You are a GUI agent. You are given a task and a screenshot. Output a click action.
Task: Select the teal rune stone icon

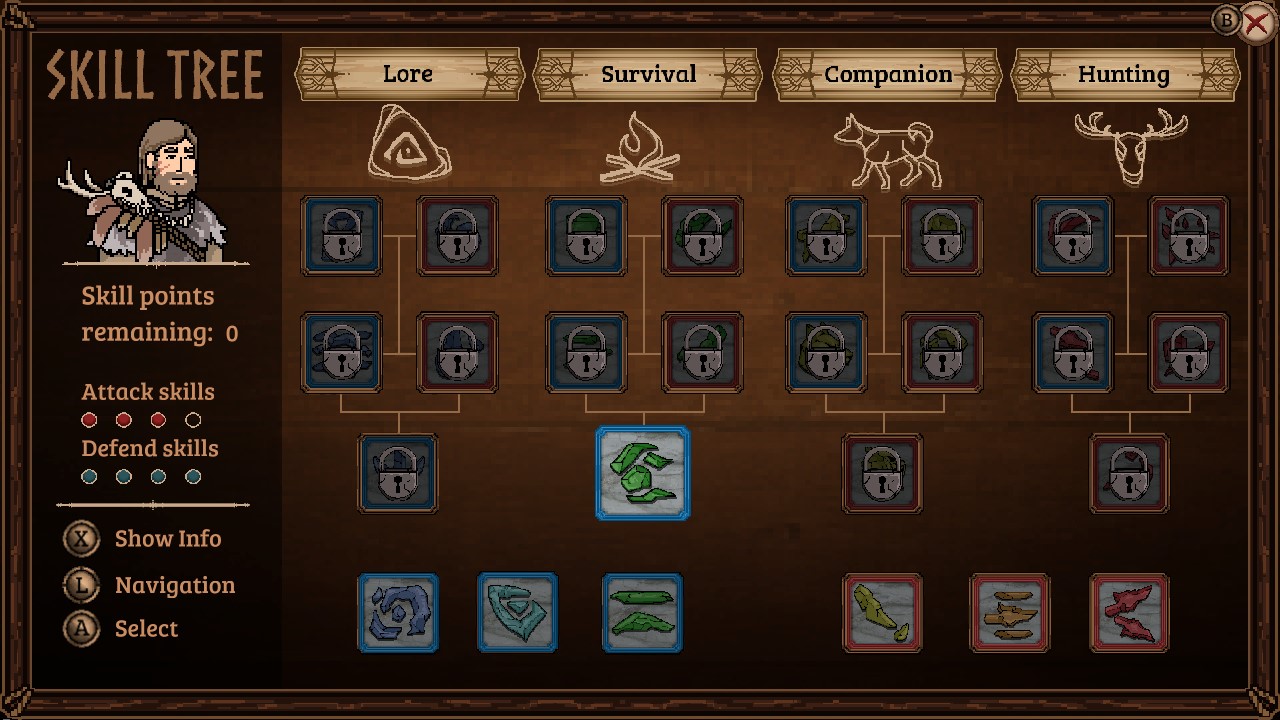pyautogui.click(x=517, y=614)
